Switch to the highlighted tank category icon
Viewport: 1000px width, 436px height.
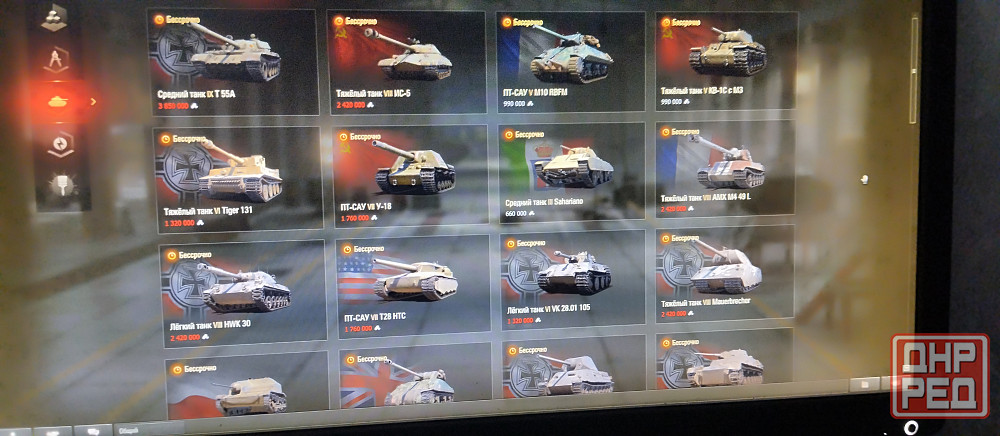point(57,100)
